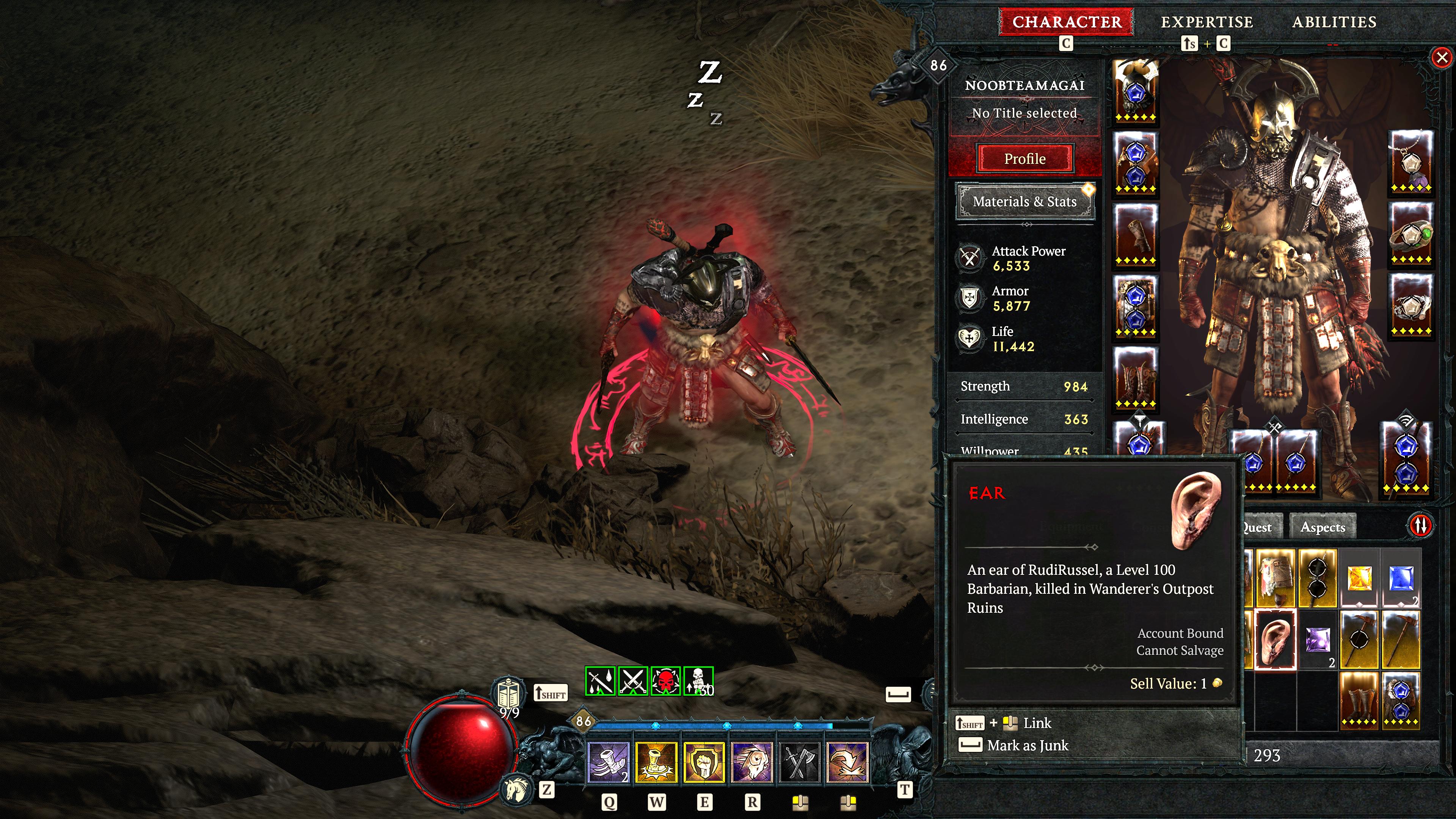Select the equipped helm slot
Image resolution: width=1456 pixels, height=819 pixels.
pyautogui.click(x=1136, y=91)
